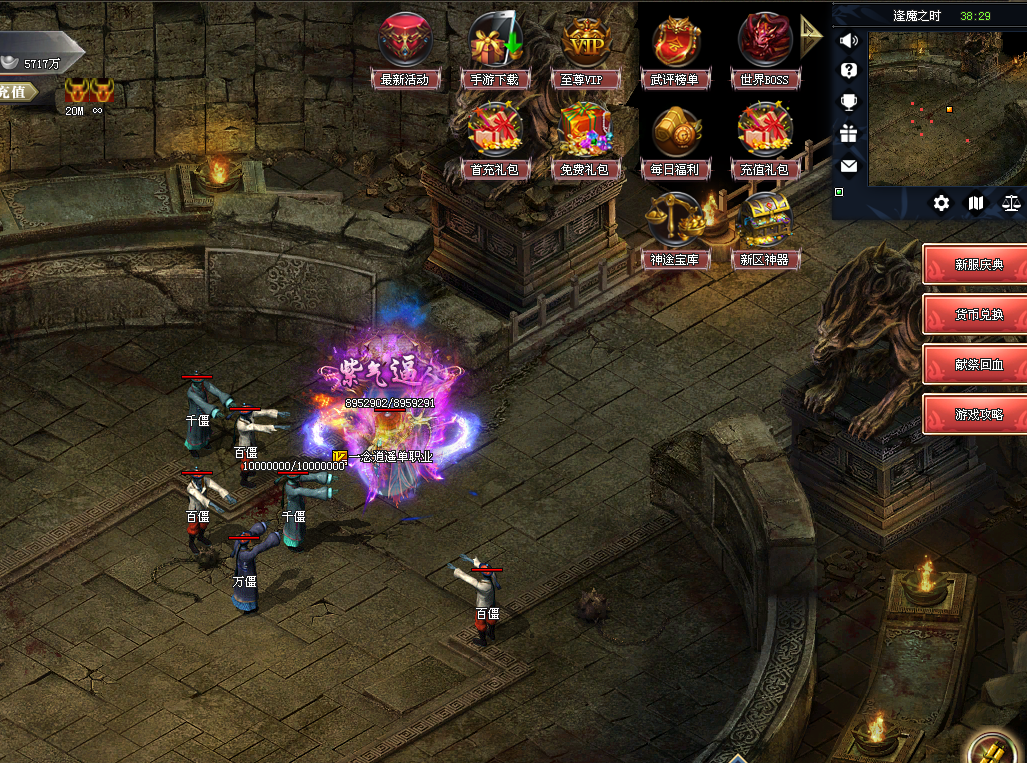Open the mail envelope icon
This screenshot has height=763, width=1027.
(x=849, y=166)
